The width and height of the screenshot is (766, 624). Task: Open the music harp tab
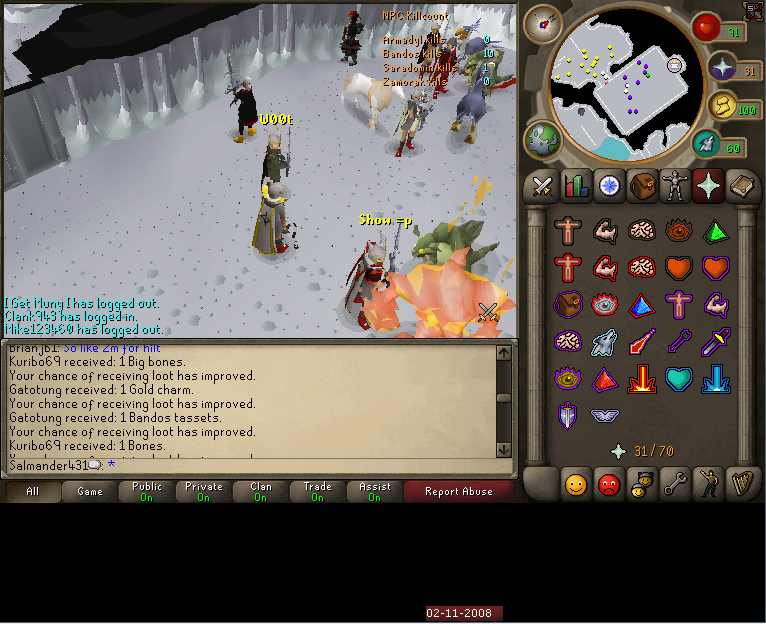pyautogui.click(x=743, y=485)
